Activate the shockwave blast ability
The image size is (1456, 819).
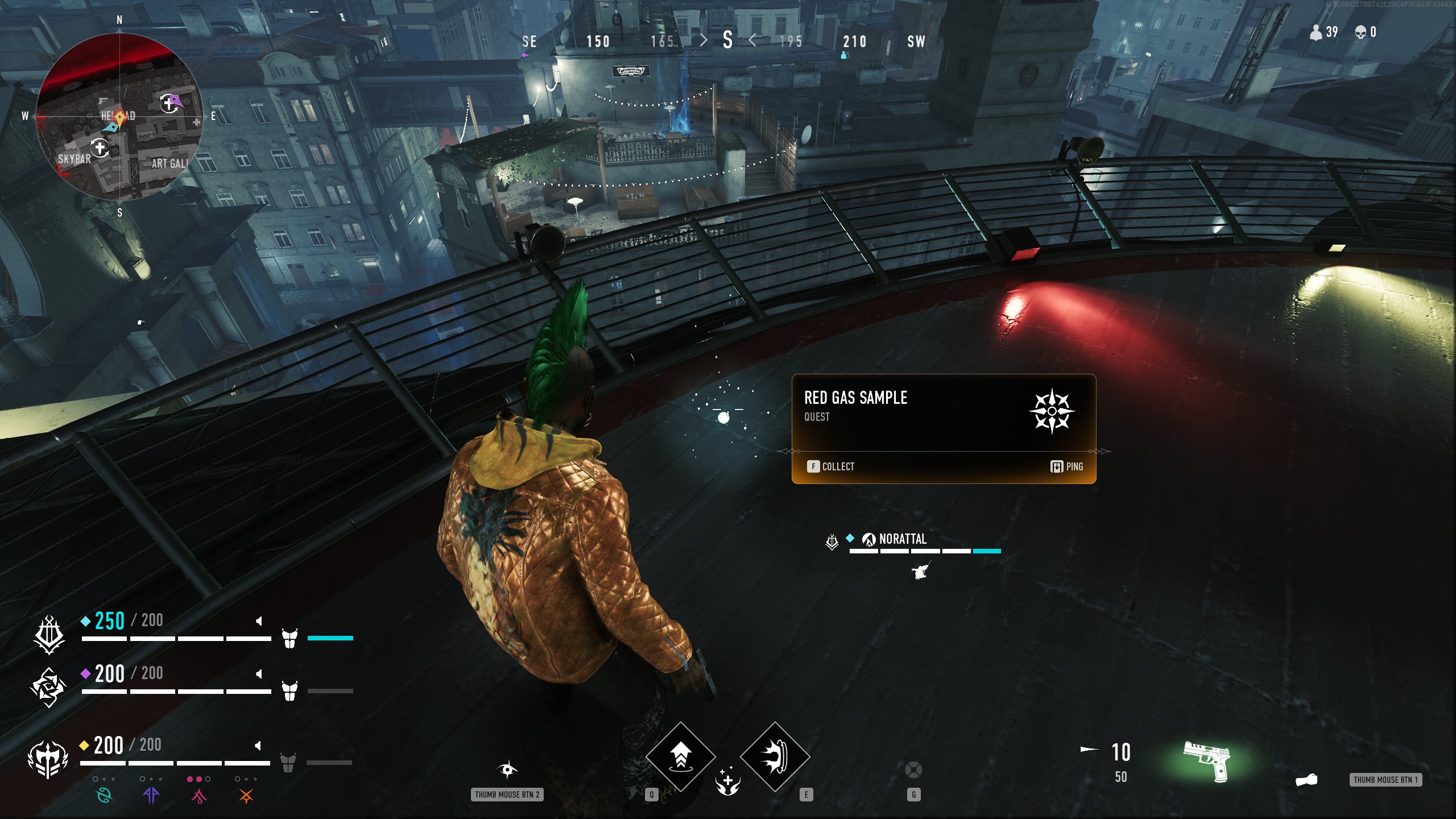[775, 756]
